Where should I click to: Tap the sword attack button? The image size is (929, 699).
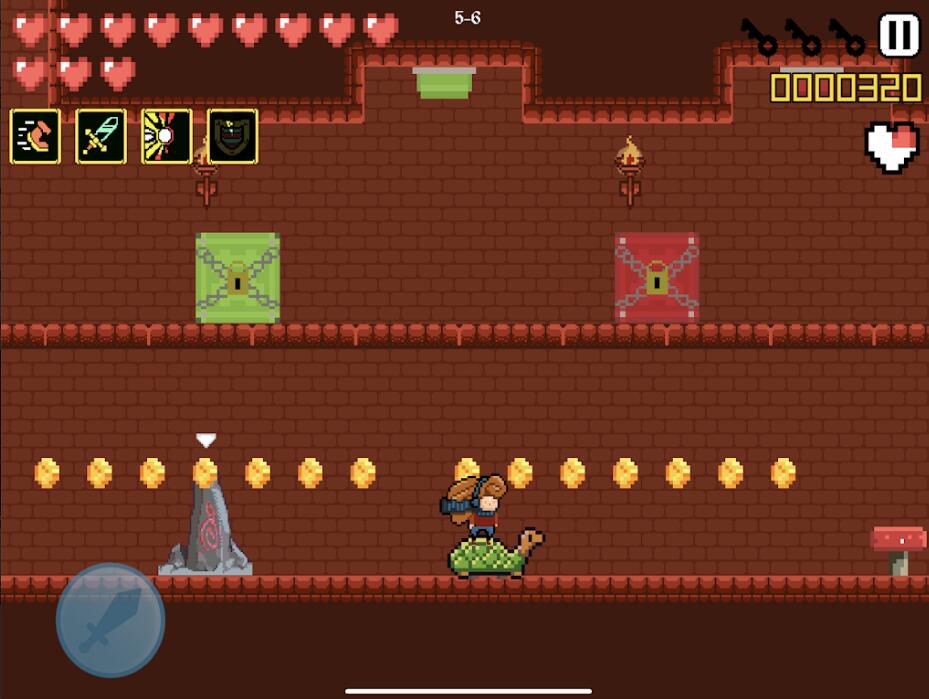(x=110, y=618)
